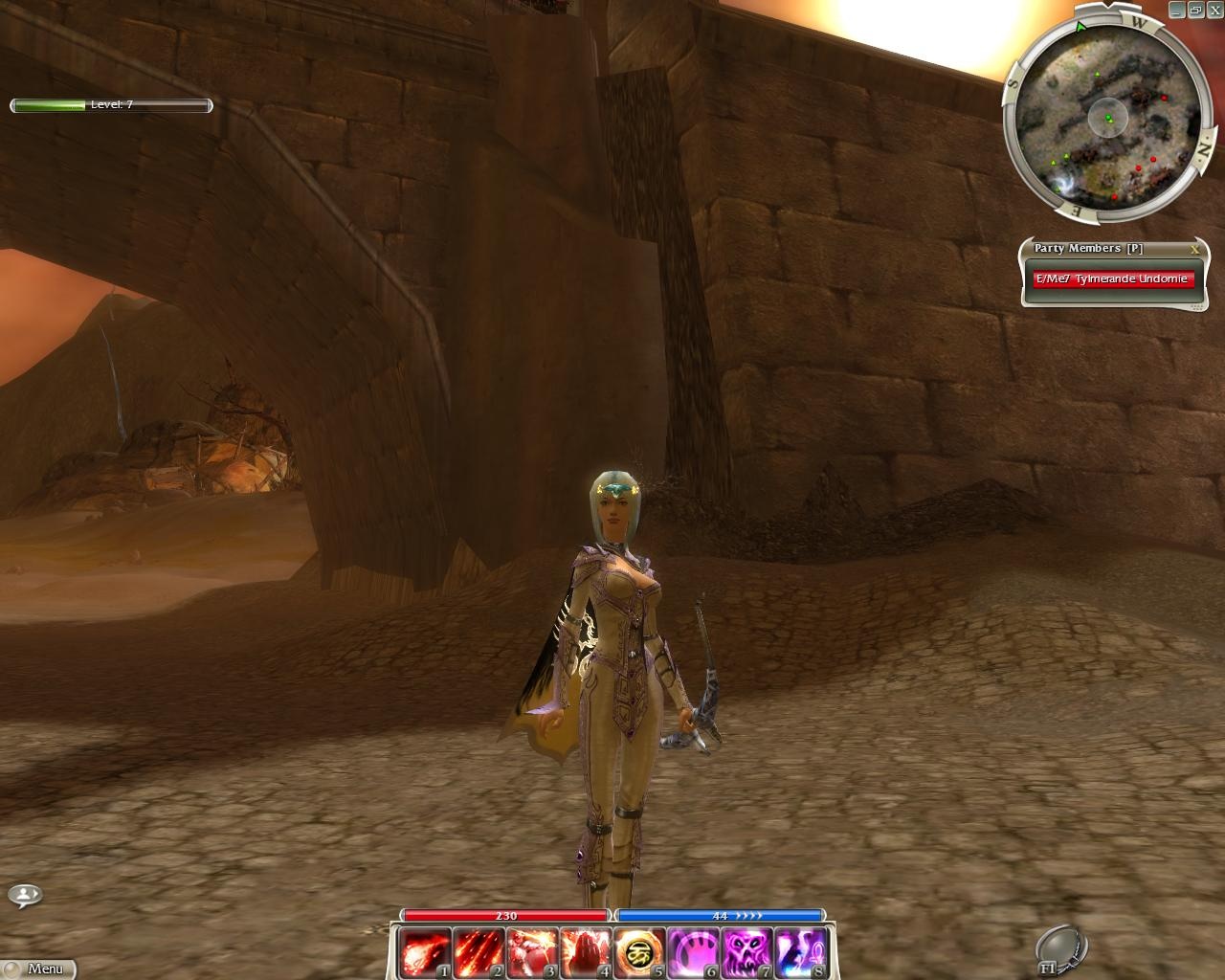The width and height of the screenshot is (1225, 980).
Task: Minimize the game window
Action: click(1176, 9)
